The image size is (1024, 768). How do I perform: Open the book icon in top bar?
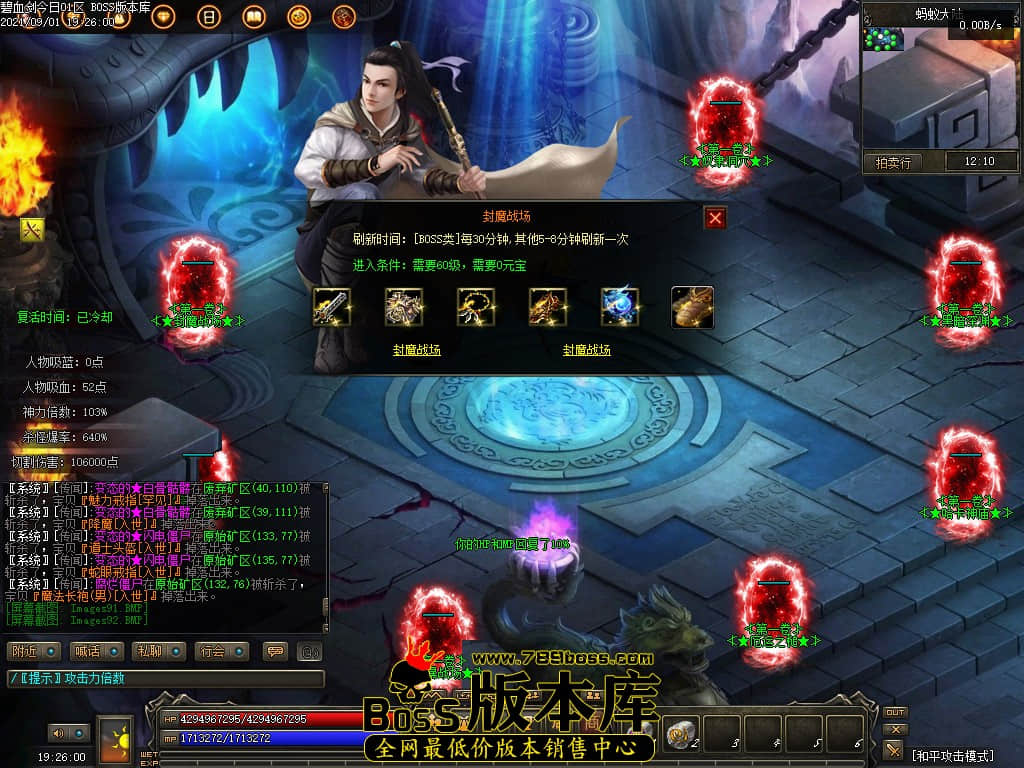pyautogui.click(x=253, y=17)
